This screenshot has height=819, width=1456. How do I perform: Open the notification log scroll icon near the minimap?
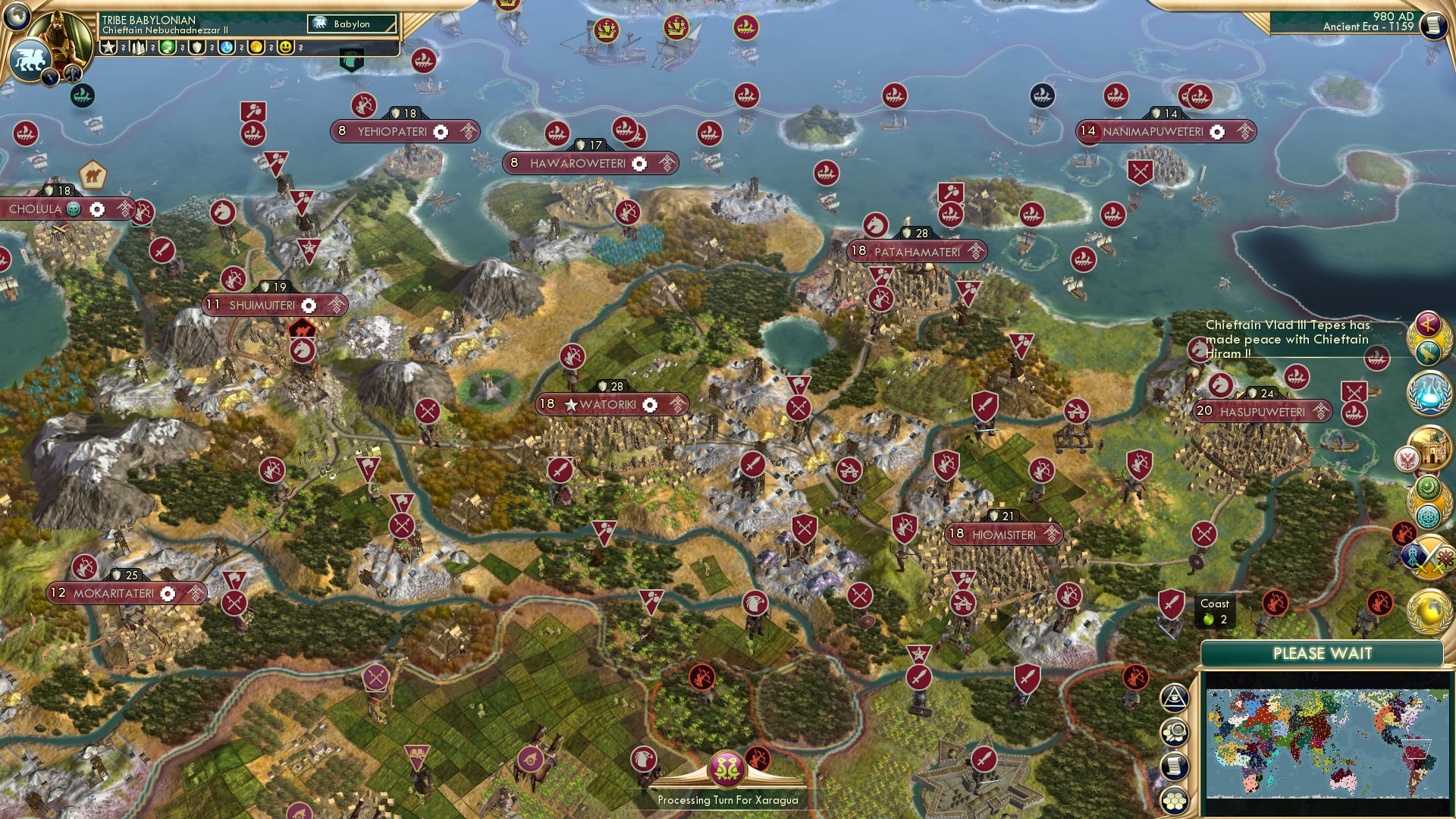point(1173,766)
